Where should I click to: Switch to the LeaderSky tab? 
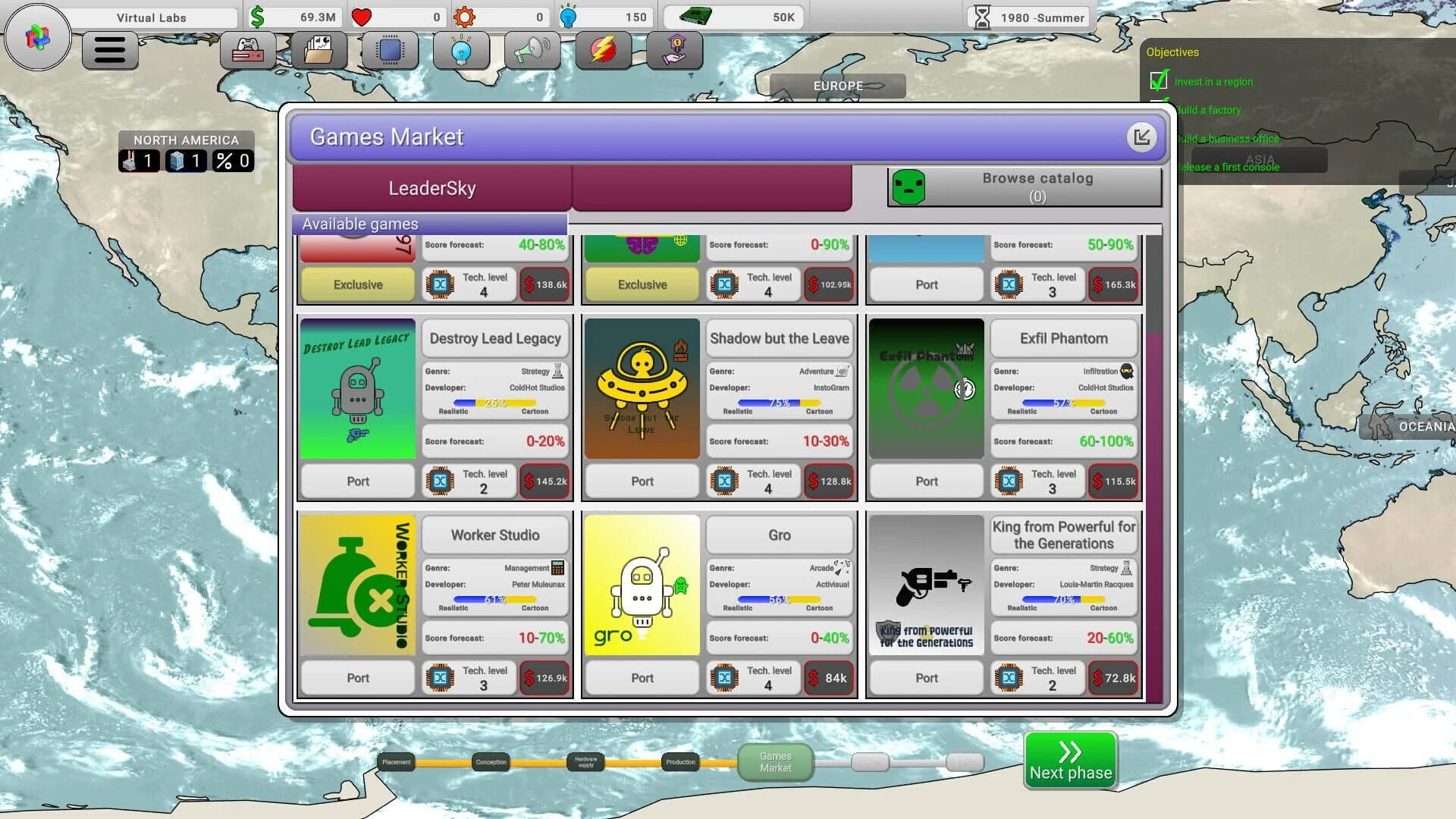(430, 187)
